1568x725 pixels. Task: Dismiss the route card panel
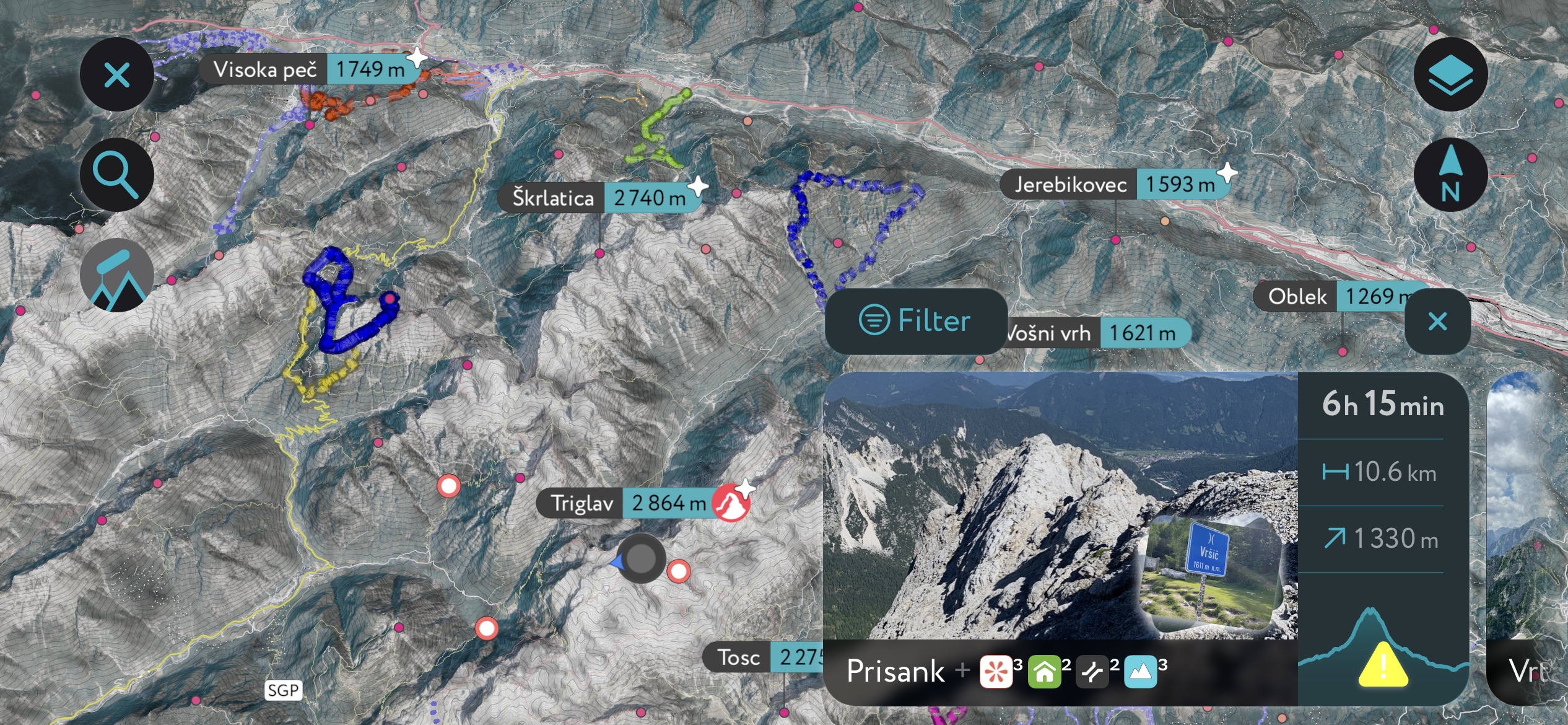[1437, 321]
